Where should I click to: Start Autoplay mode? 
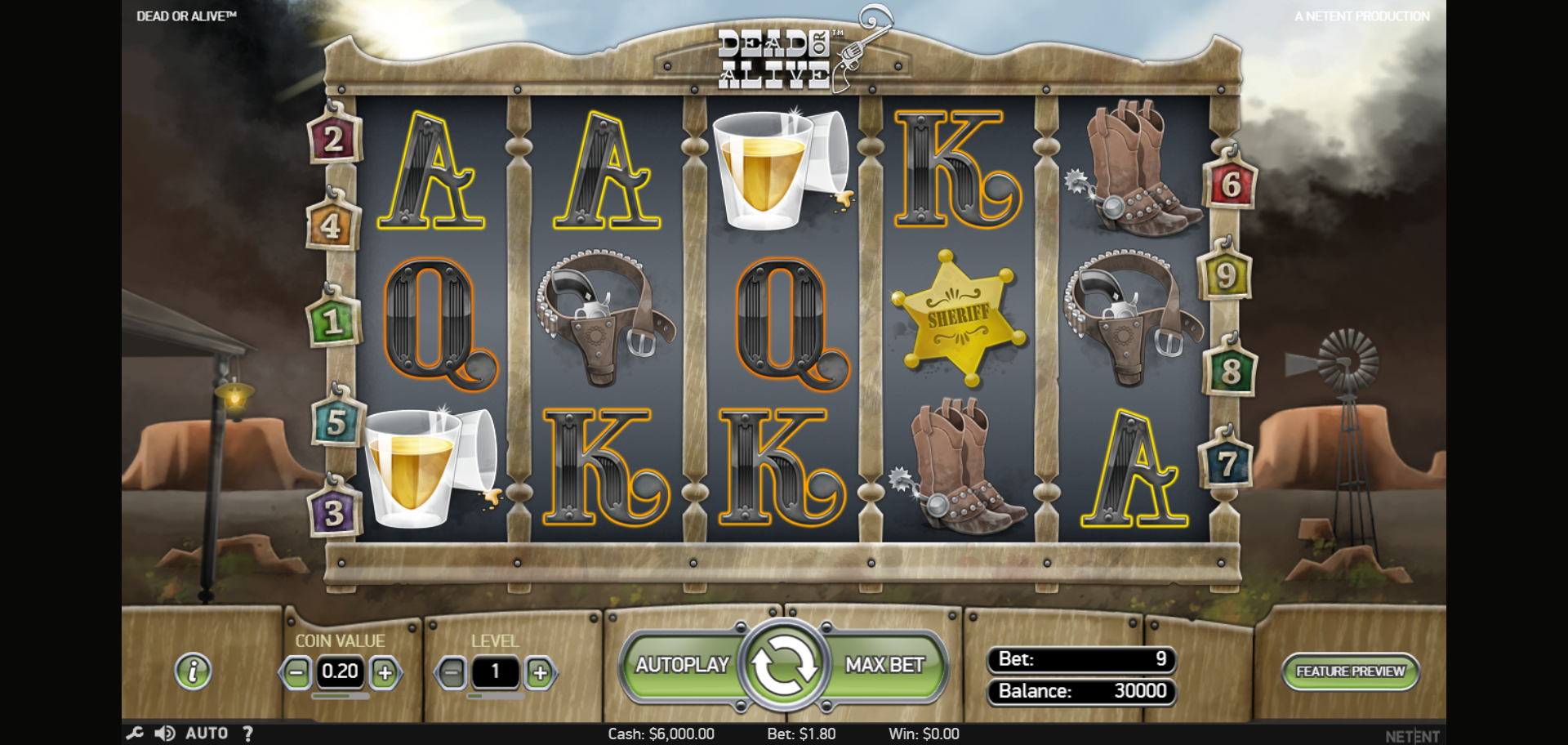click(x=682, y=666)
